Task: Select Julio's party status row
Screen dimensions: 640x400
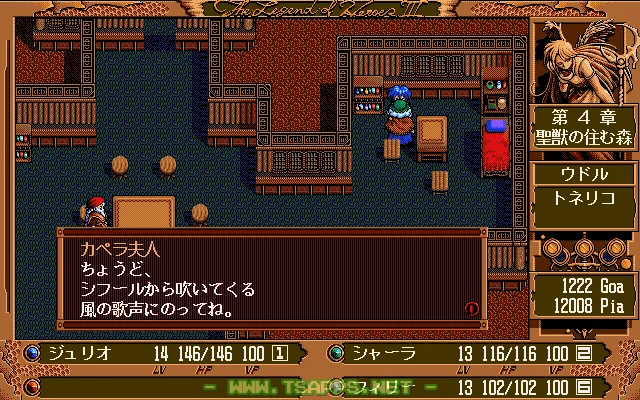Action: [160, 352]
